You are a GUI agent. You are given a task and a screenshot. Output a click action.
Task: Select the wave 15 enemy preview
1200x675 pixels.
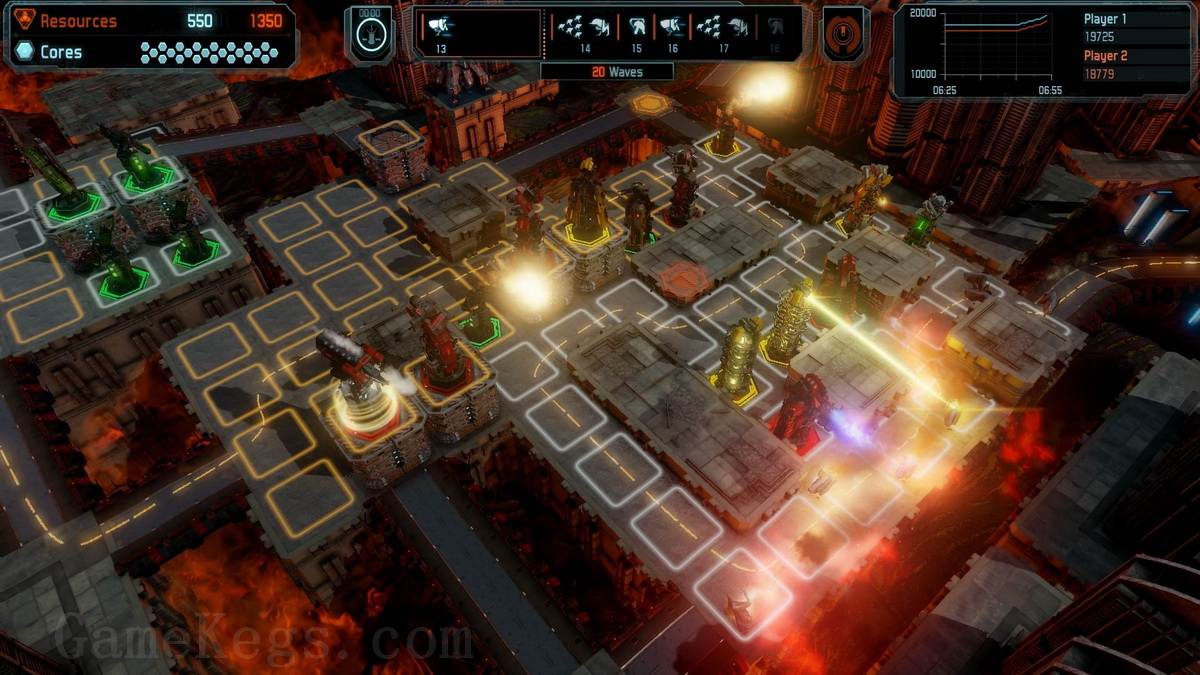click(x=637, y=31)
